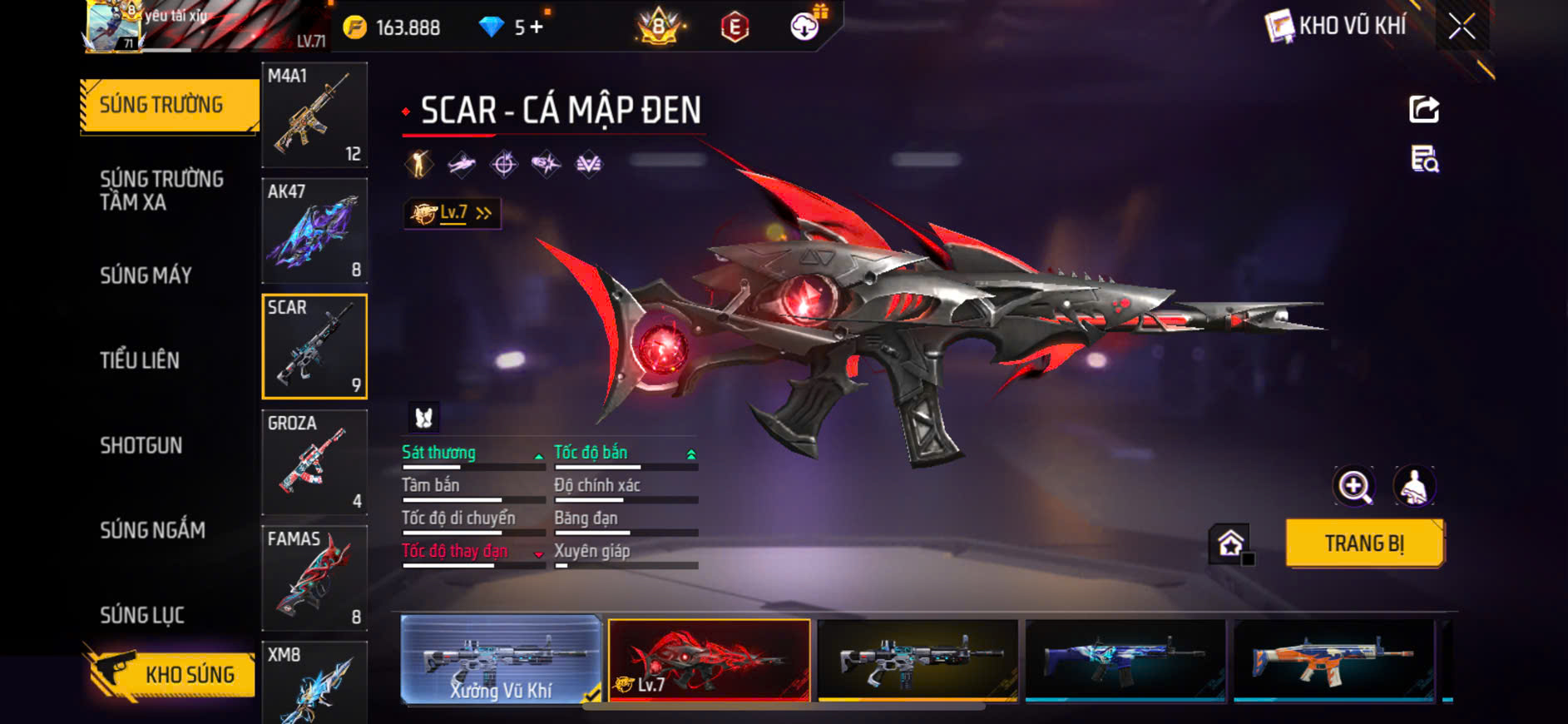This screenshot has height=724, width=1568.
Task: Equip the skin with TRANG BỊ button
Action: pyautogui.click(x=1364, y=543)
